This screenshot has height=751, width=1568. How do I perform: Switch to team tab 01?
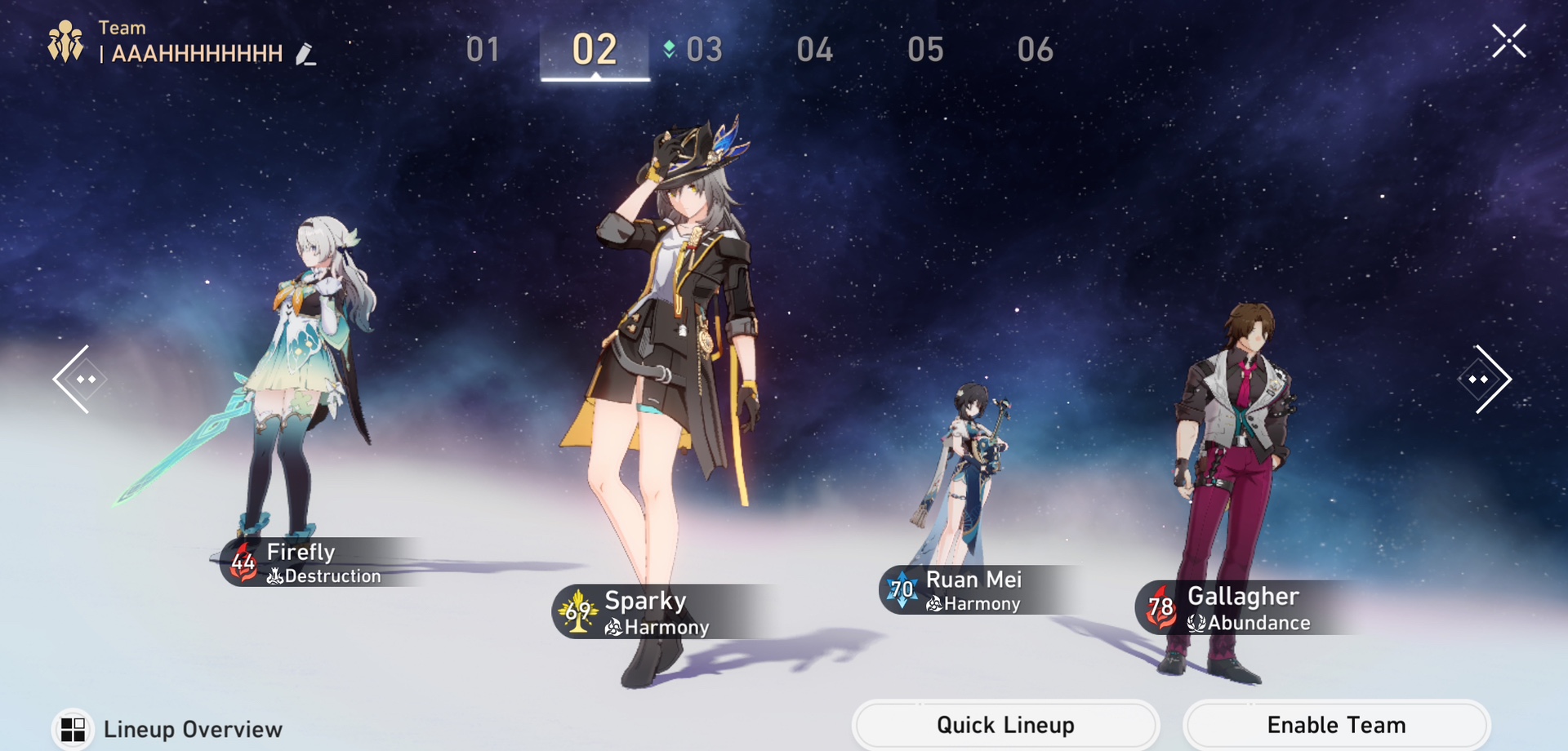coord(483,50)
